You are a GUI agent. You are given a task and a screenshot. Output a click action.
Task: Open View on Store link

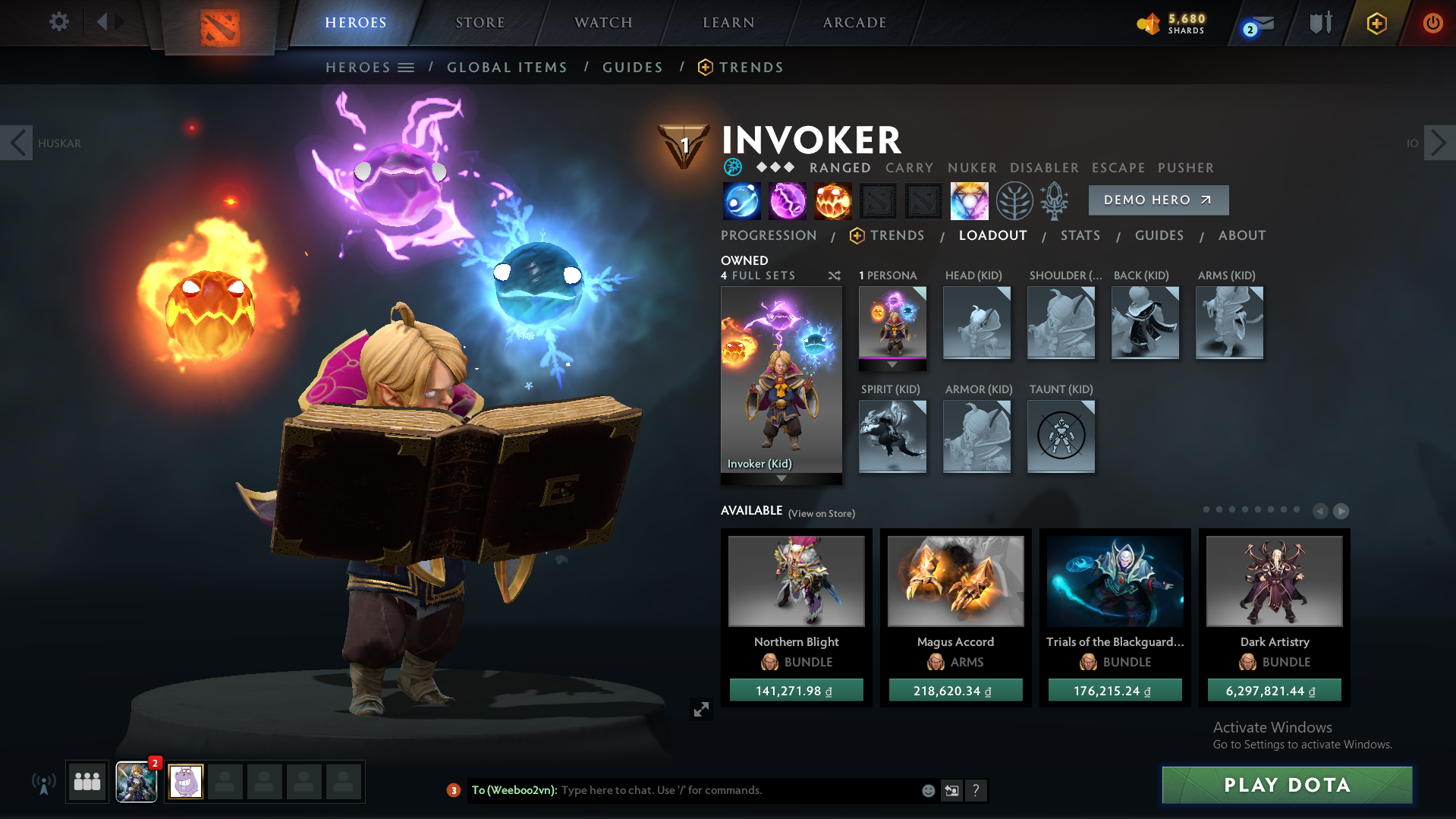(821, 513)
